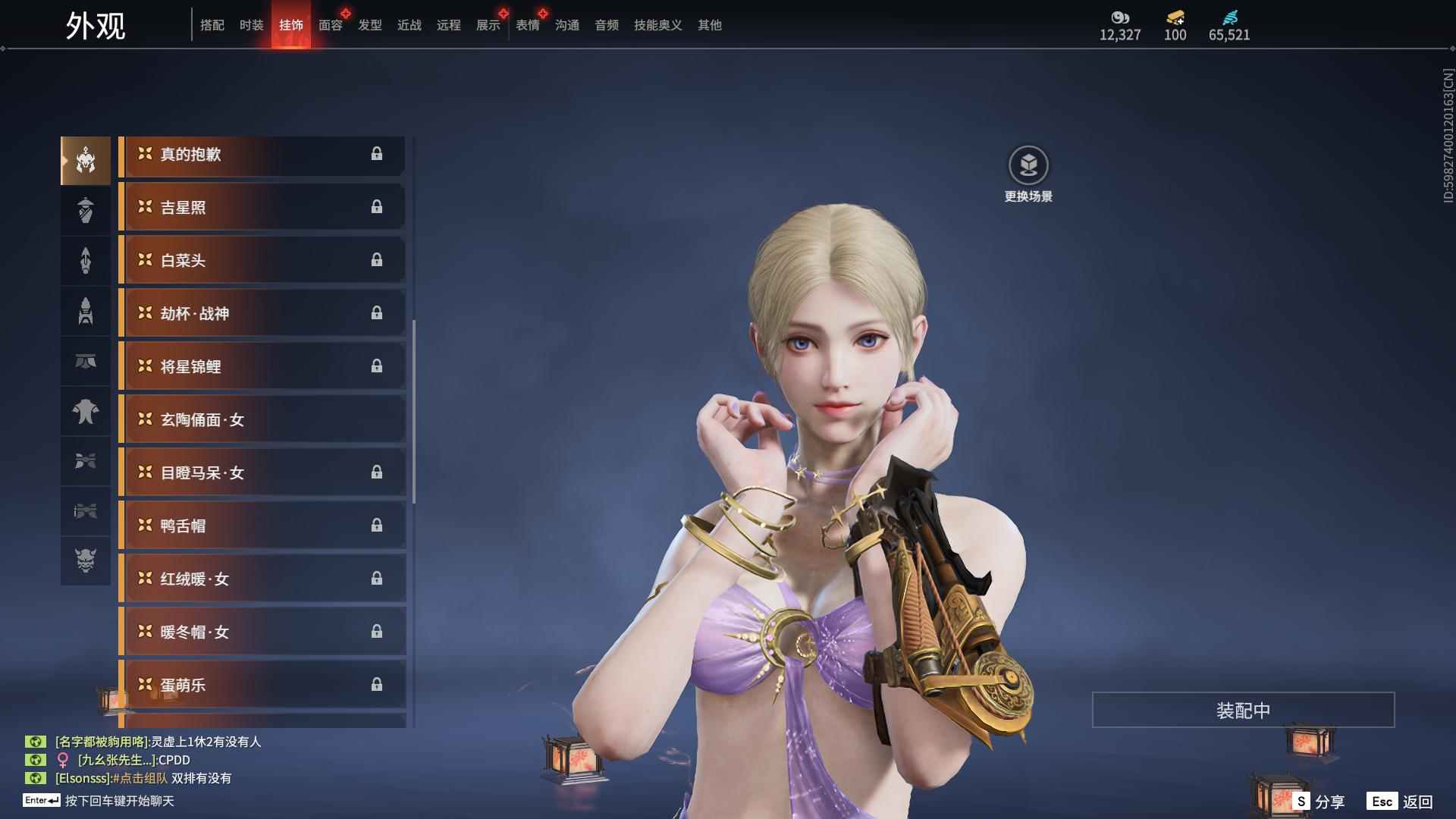Go to the 技能奥义 tab
This screenshot has height=819, width=1456.
tap(657, 25)
